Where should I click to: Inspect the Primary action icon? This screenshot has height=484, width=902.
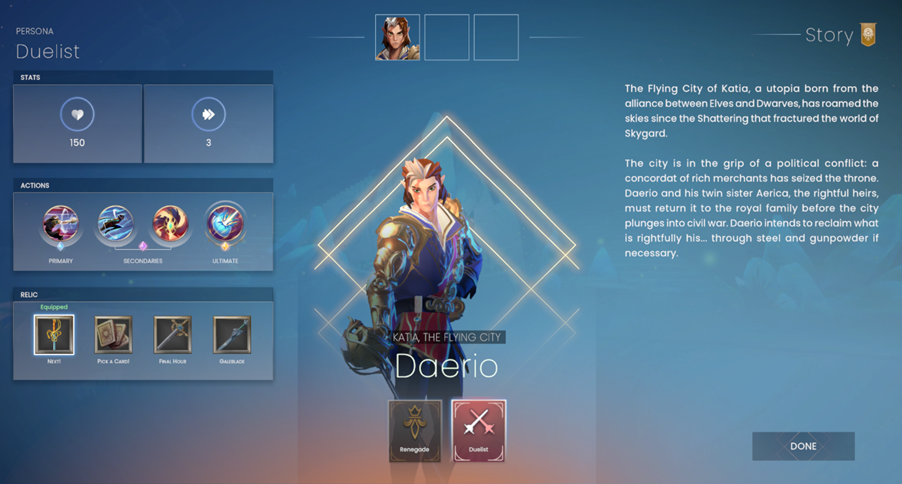pos(60,226)
